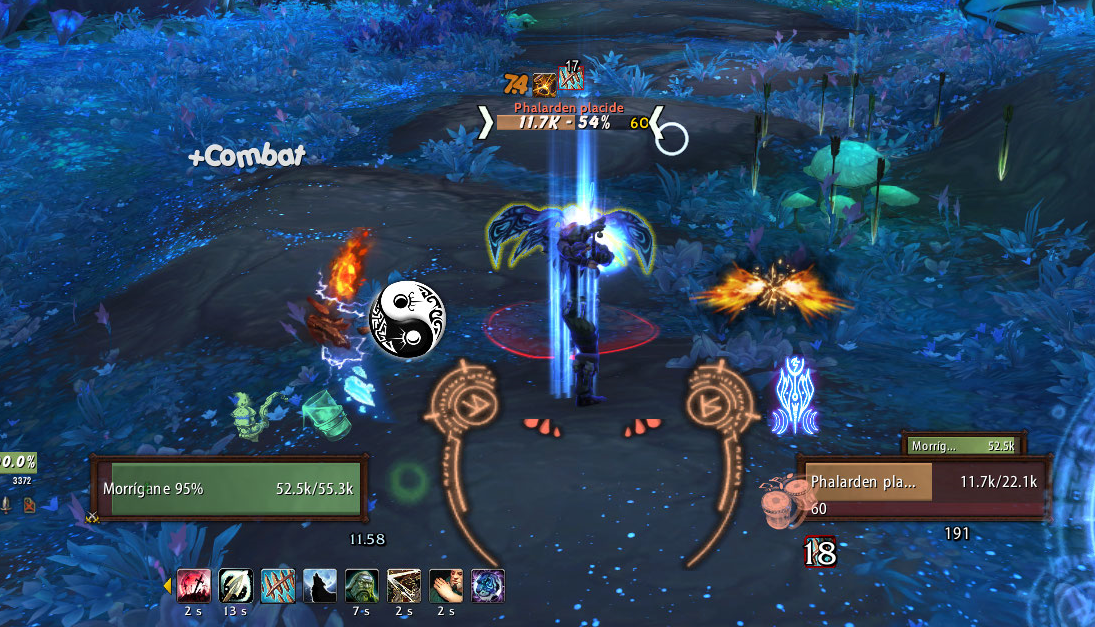The width and height of the screenshot is (1095, 627).
Task: Select the green bearded warrior icon
Action: [361, 585]
